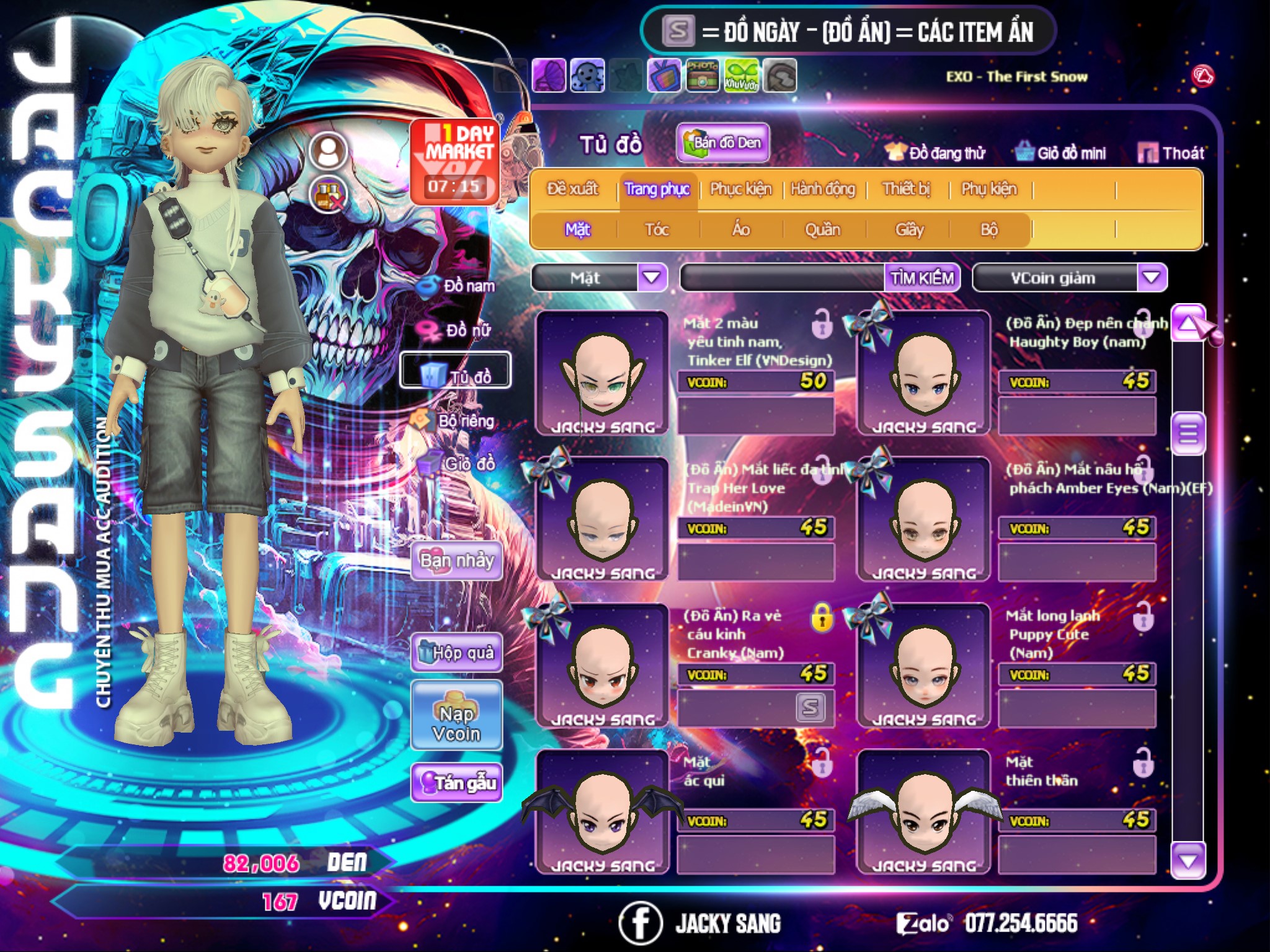Viewport: 1270px width, 952px height.
Task: Switch to the Phục kiện tab
Action: (x=740, y=189)
